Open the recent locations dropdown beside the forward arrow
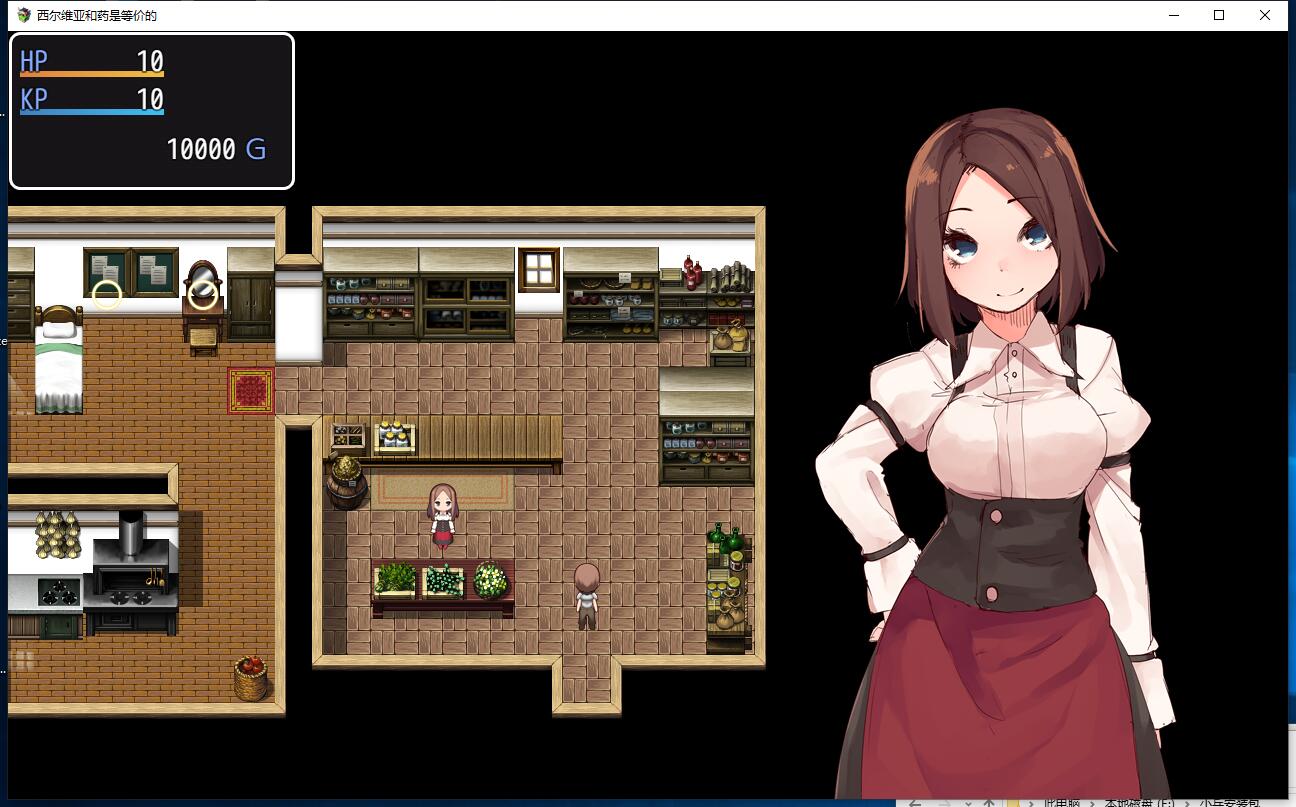The height and width of the screenshot is (807, 1296). (967, 802)
